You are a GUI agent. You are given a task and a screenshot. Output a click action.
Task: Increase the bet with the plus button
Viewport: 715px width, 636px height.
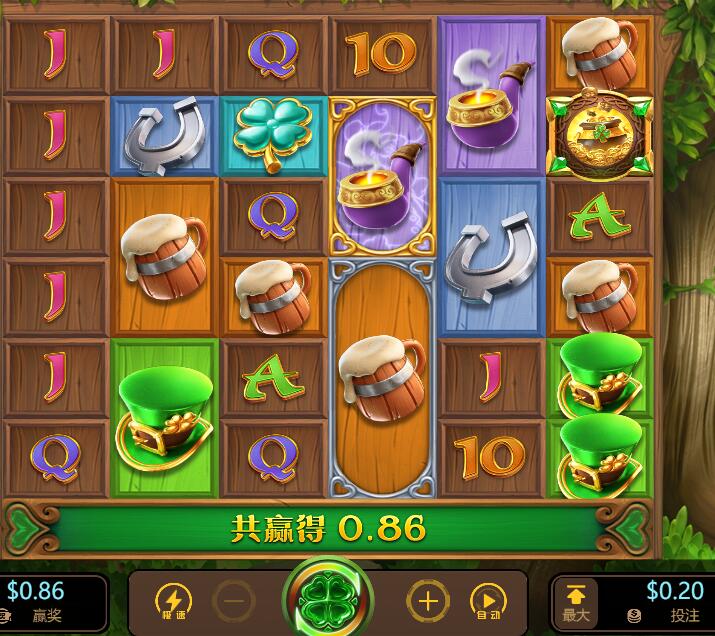tap(426, 601)
